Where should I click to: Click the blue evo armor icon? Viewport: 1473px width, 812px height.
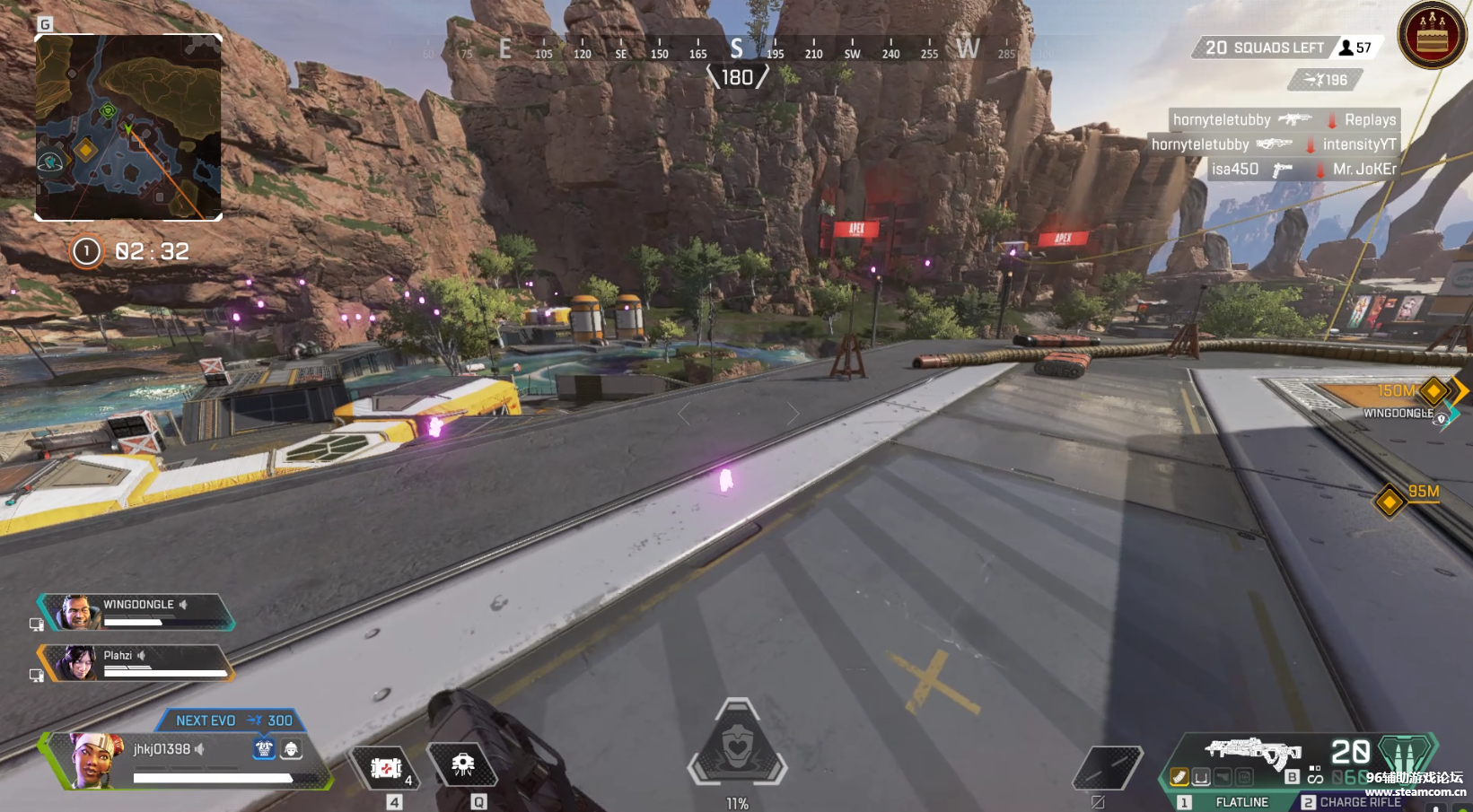pos(264,748)
